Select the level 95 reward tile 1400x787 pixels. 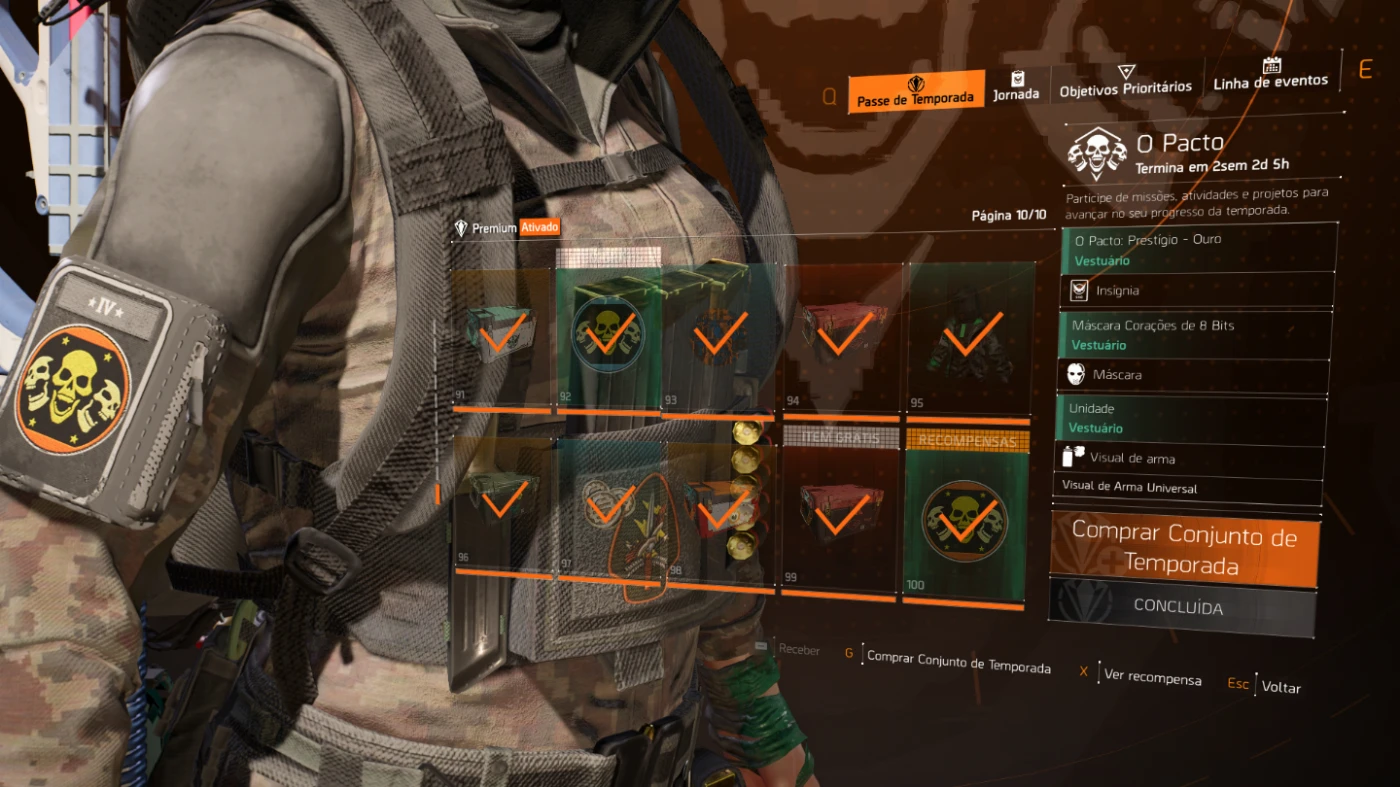tap(967, 338)
